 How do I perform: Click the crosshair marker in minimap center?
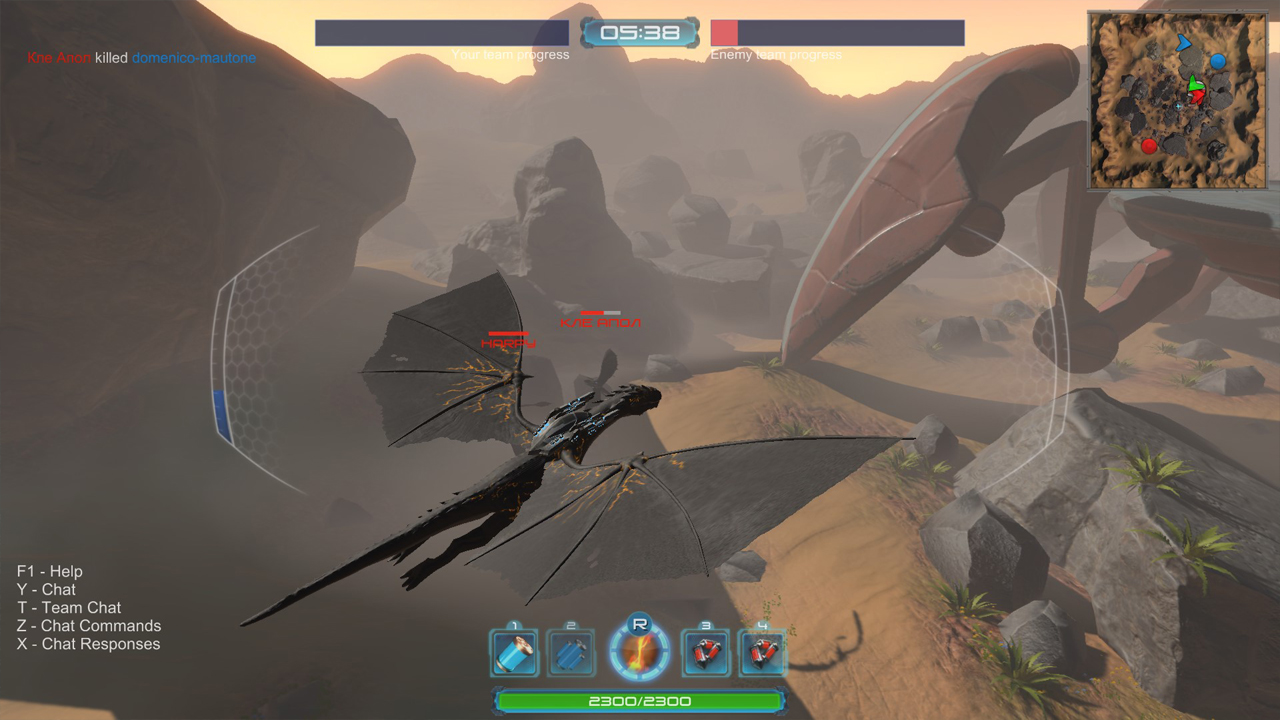(1178, 106)
